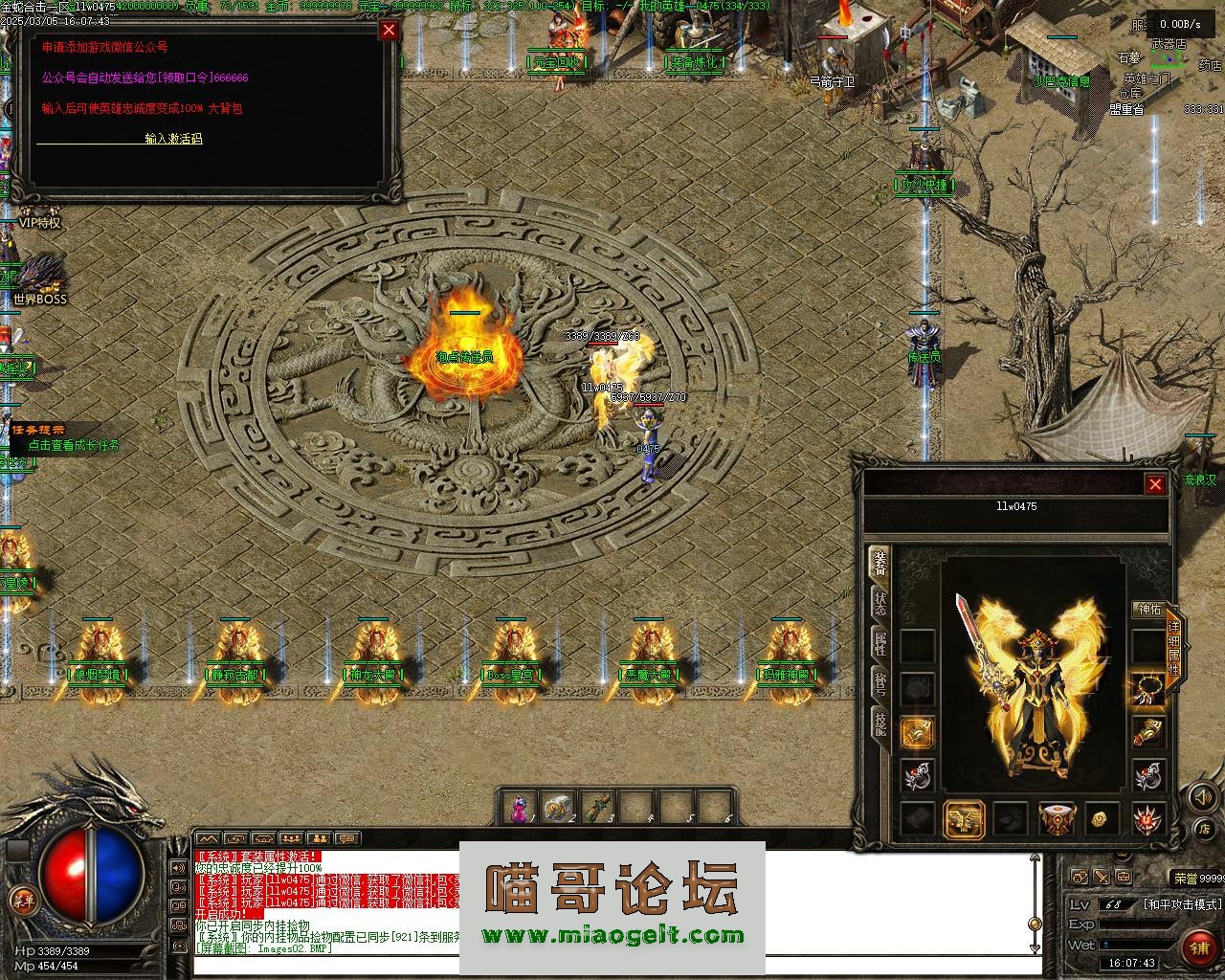Select the equipped red drum medal slot
This screenshot has height=980, width=1225.
pos(1057,818)
